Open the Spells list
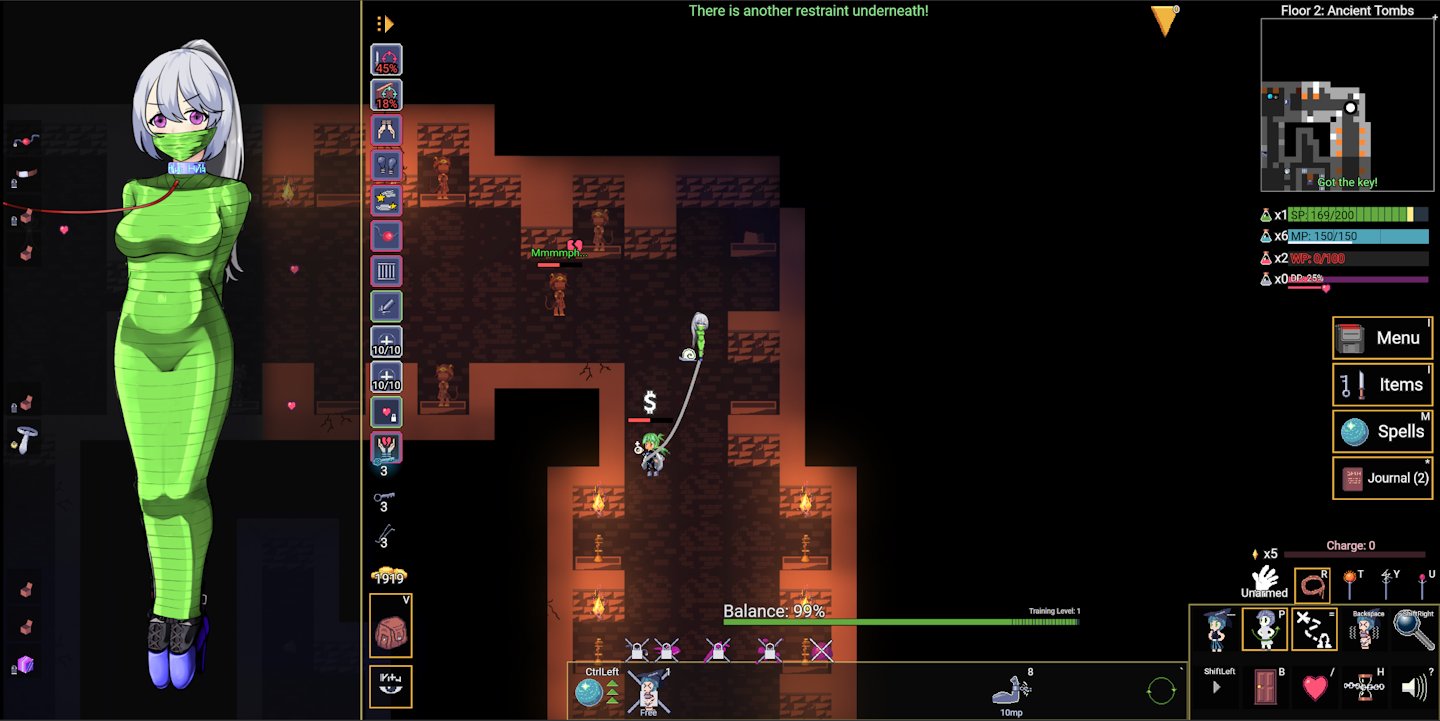 tap(1382, 432)
